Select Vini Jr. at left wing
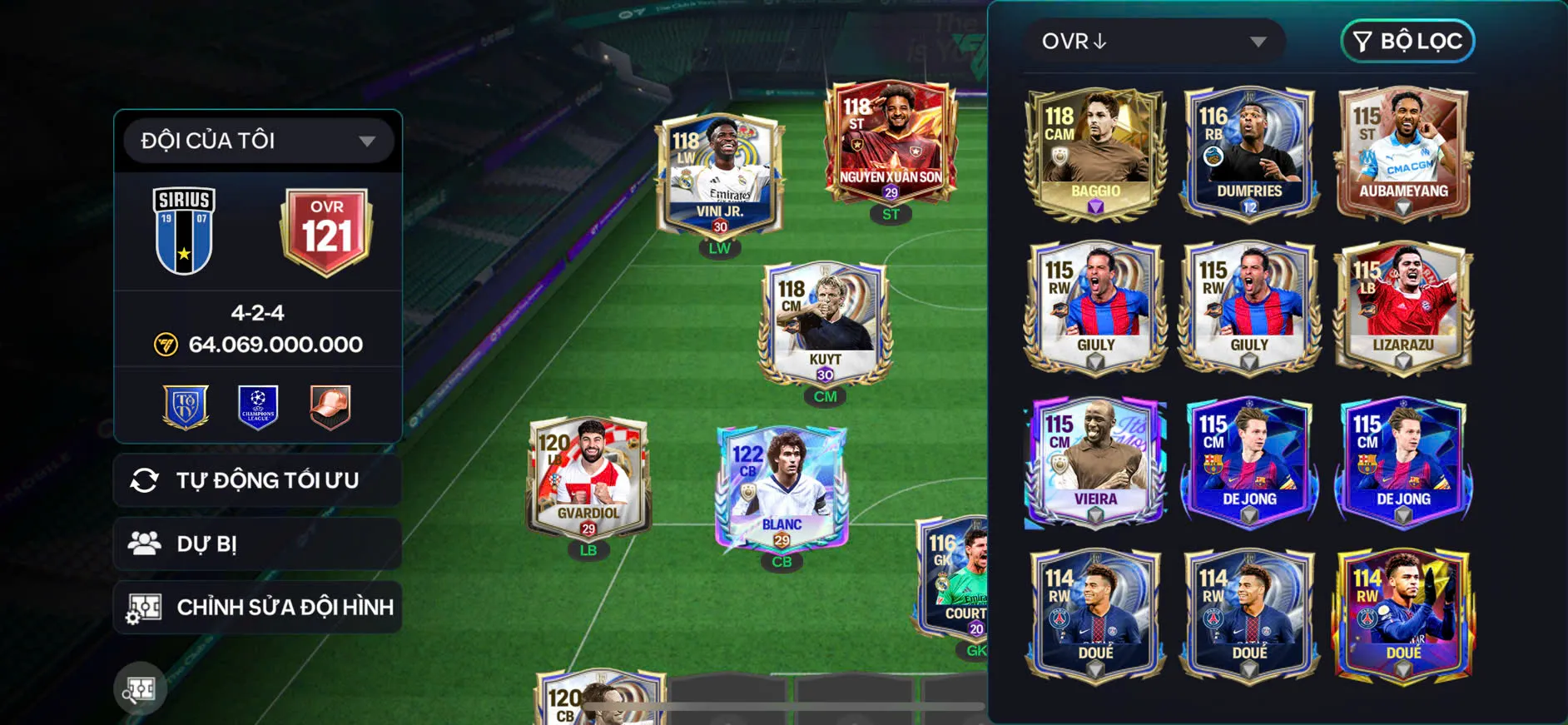Image resolution: width=1568 pixels, height=725 pixels. click(x=720, y=176)
